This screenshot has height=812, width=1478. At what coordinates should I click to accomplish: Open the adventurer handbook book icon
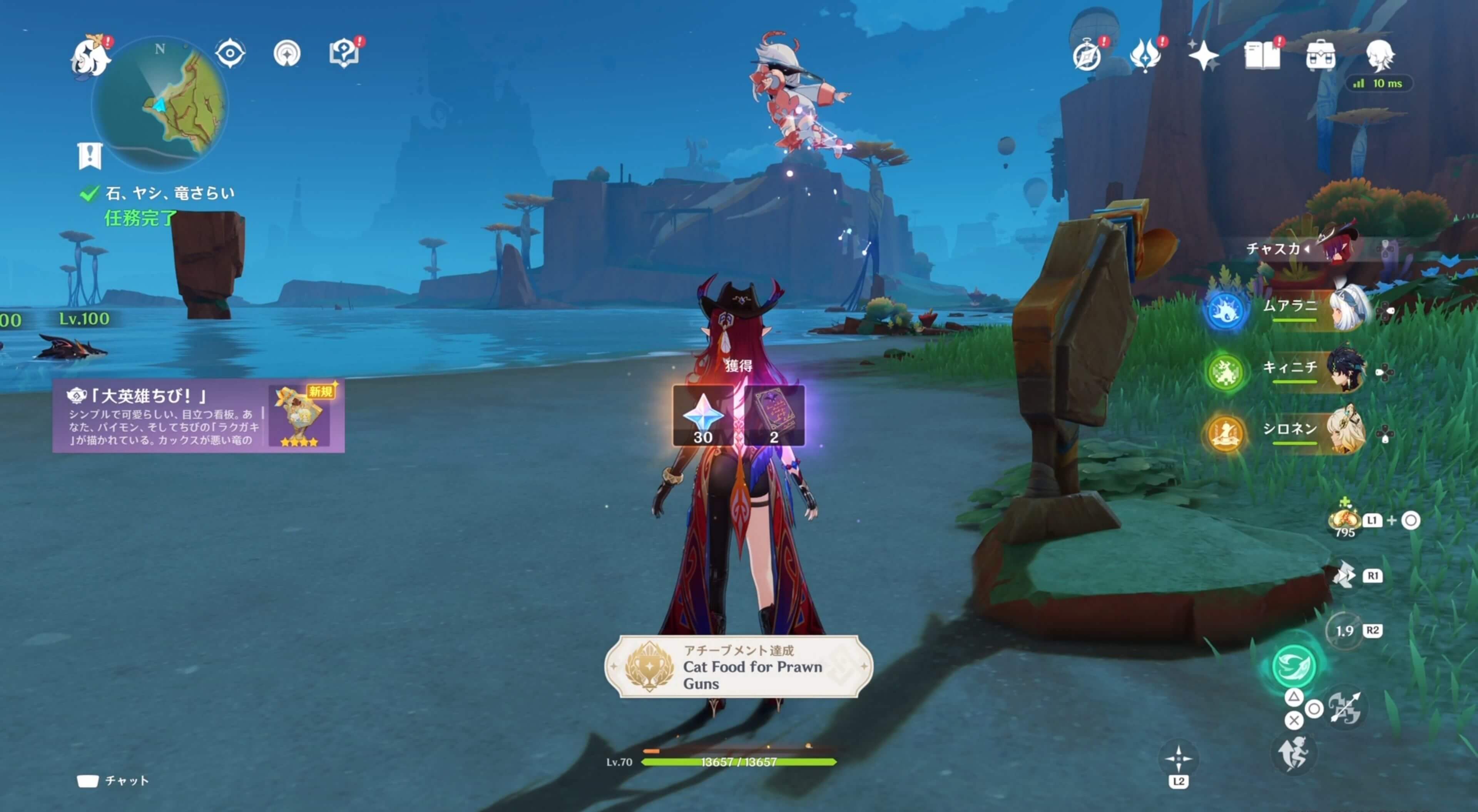pyautogui.click(x=1262, y=56)
